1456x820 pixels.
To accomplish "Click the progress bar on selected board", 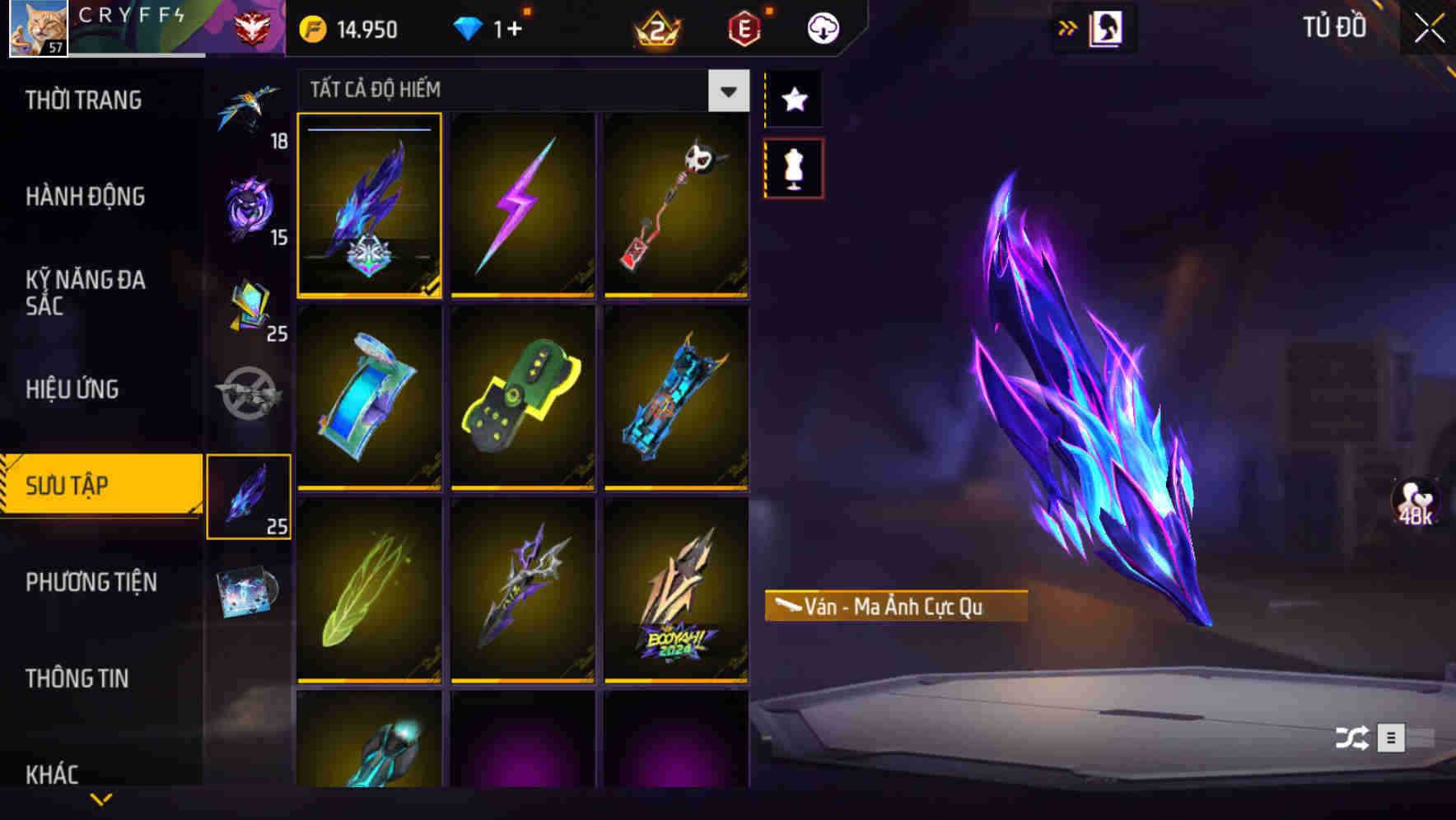I will coord(368,130).
